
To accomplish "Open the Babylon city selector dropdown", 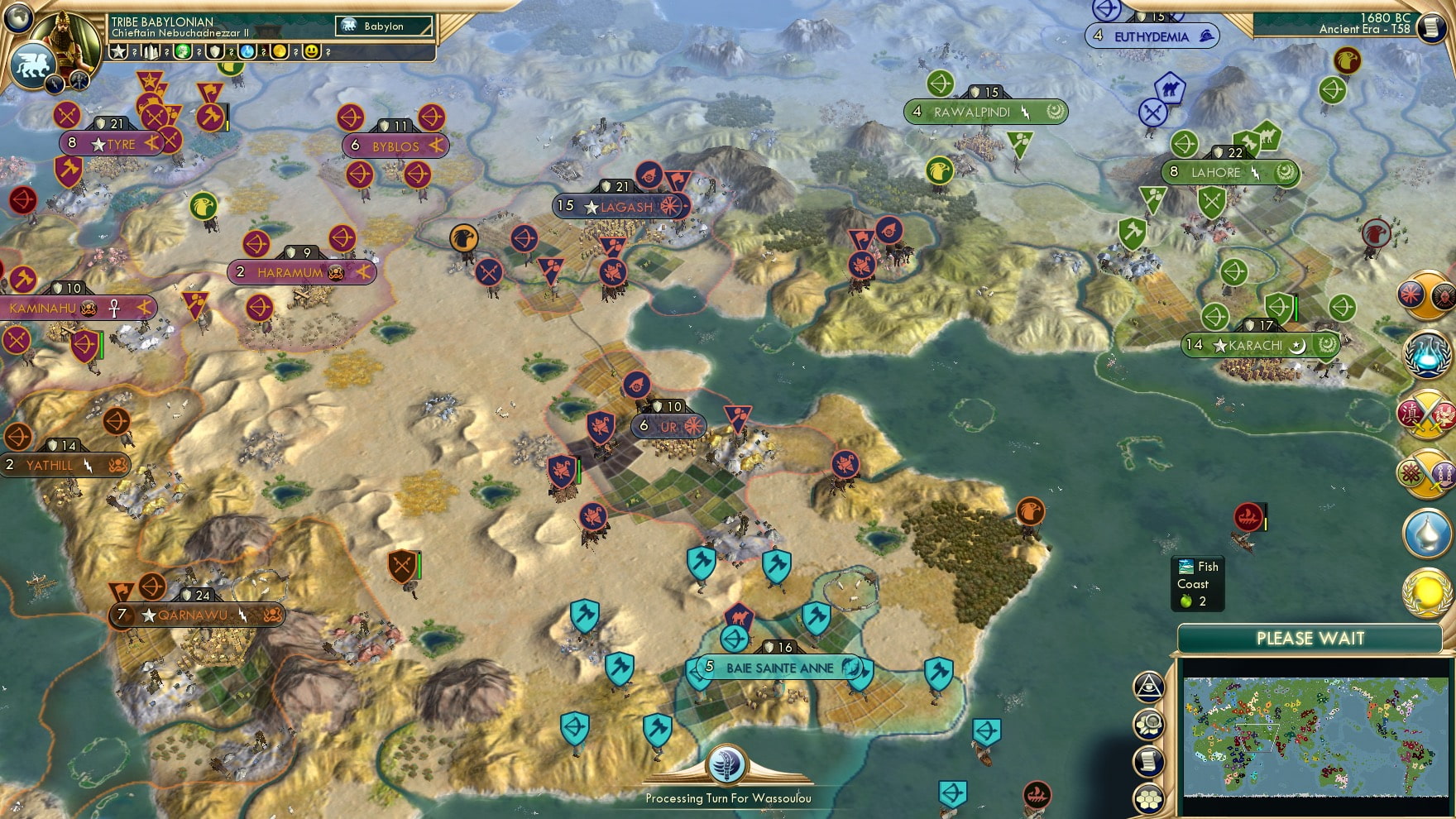I will tap(385, 26).
